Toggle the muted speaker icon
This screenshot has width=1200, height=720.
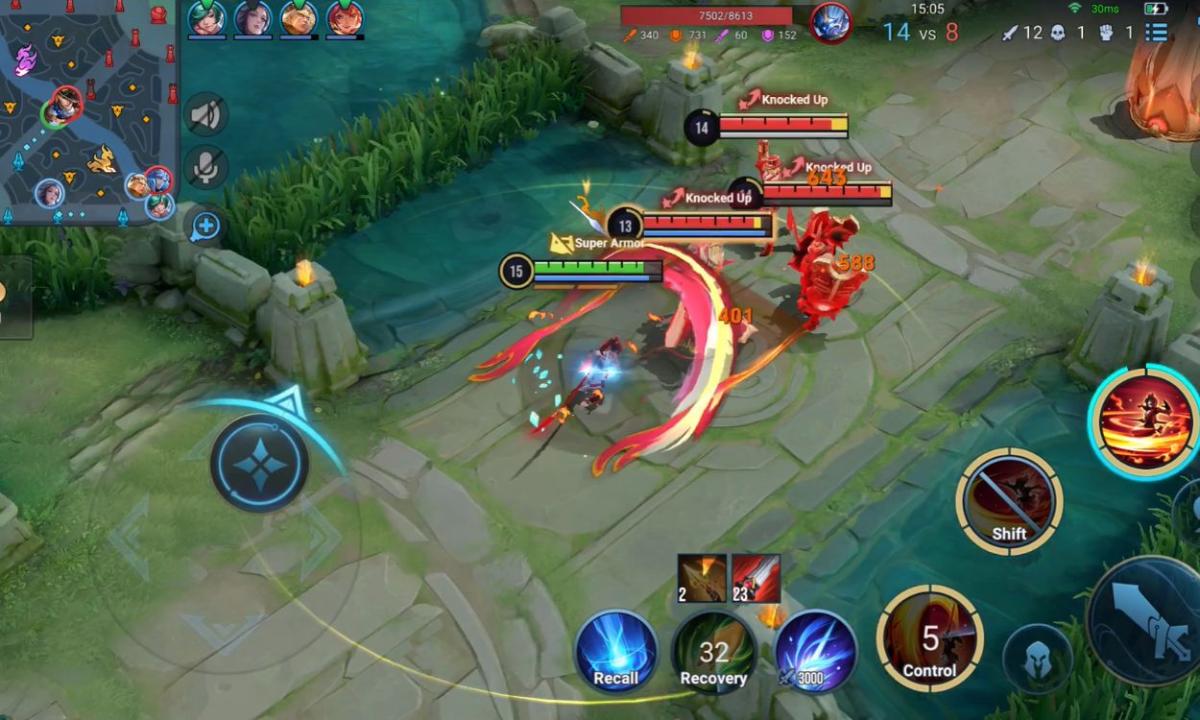click(x=206, y=115)
